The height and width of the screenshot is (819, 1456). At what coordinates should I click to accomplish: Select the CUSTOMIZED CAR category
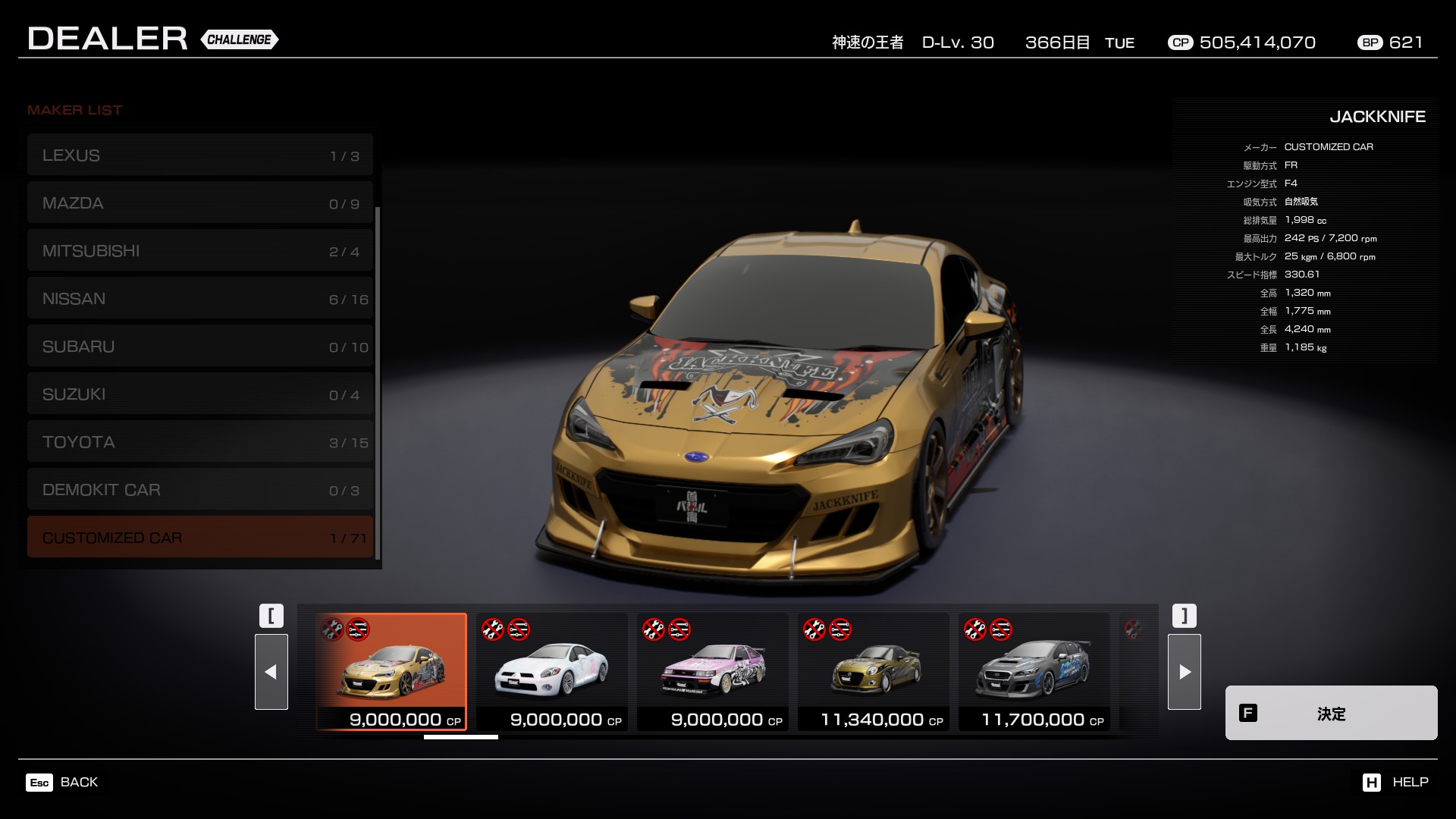tap(200, 538)
